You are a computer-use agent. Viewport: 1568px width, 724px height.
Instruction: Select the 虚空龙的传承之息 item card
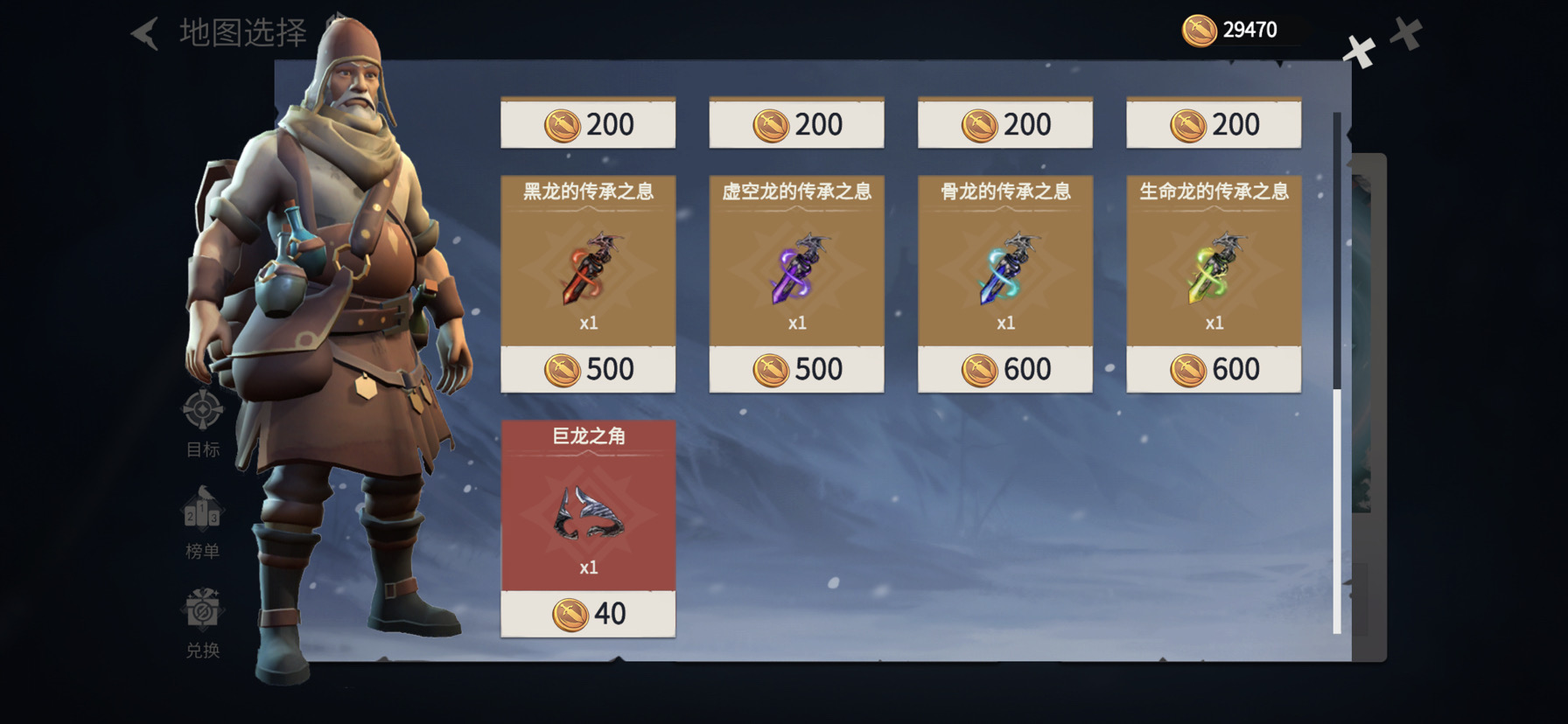pos(796,261)
